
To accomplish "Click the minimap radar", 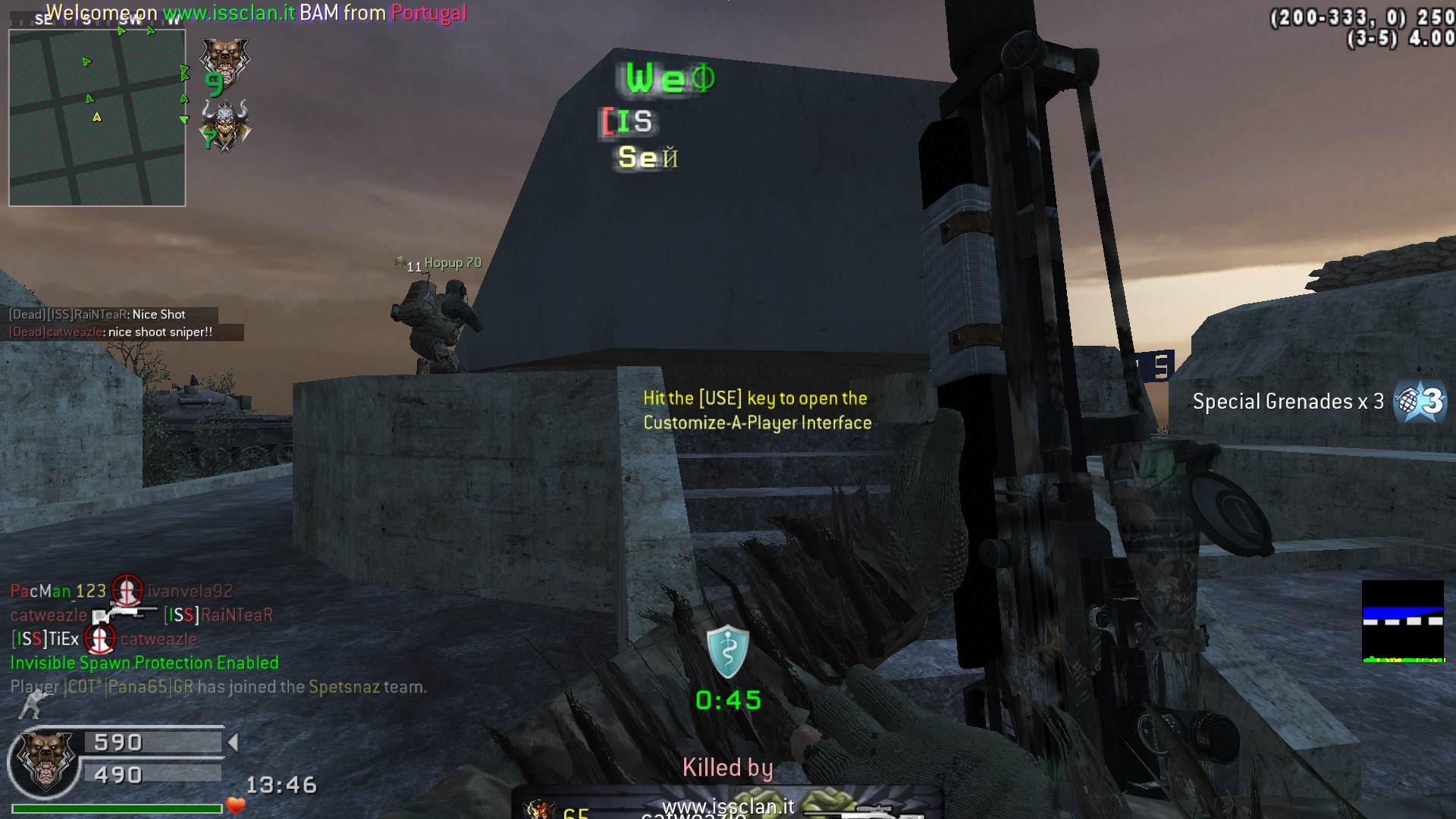I will (97, 118).
